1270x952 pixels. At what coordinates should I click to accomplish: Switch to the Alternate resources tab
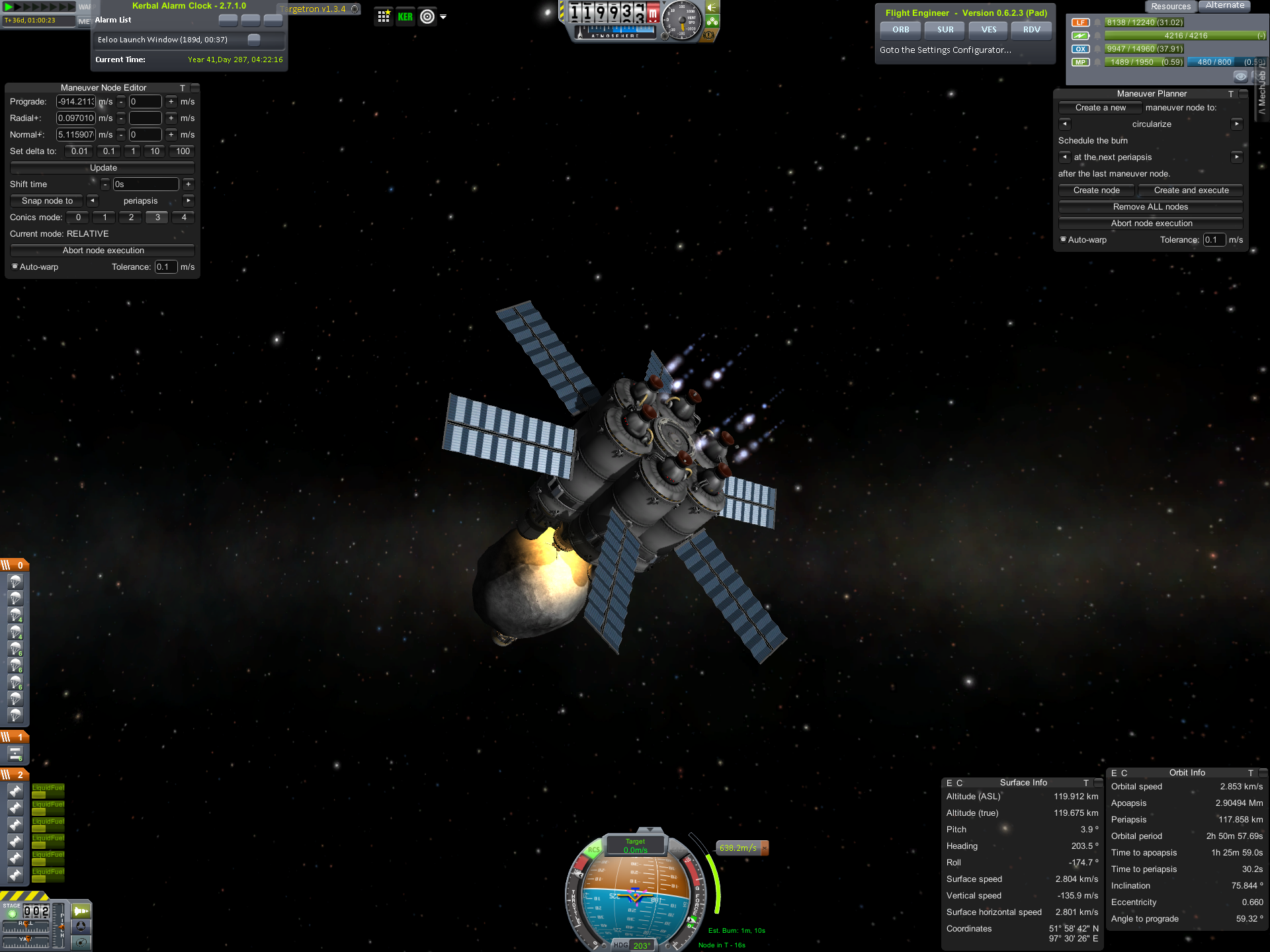(x=1224, y=6)
